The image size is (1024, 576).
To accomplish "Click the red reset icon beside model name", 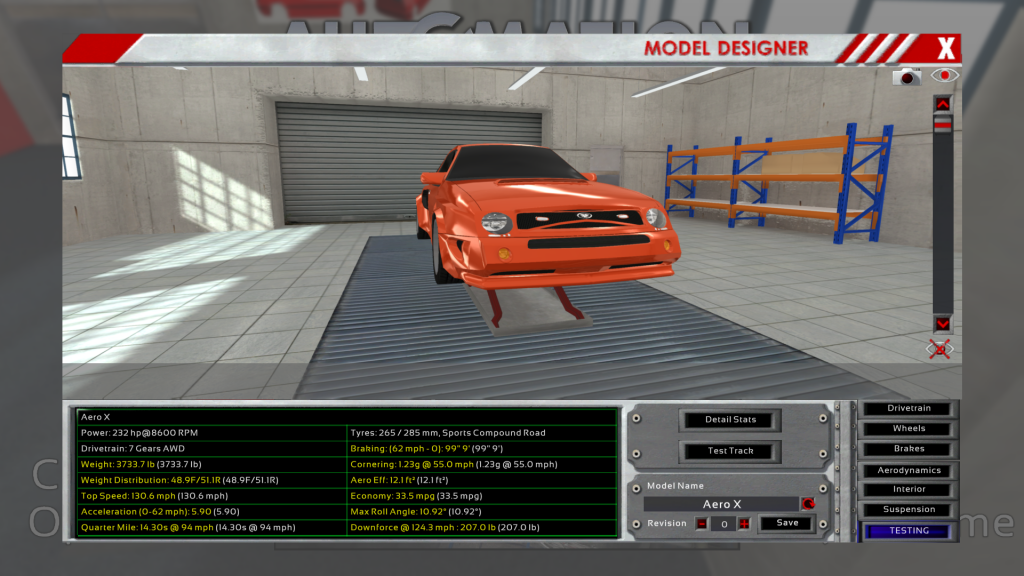I will pyautogui.click(x=807, y=504).
